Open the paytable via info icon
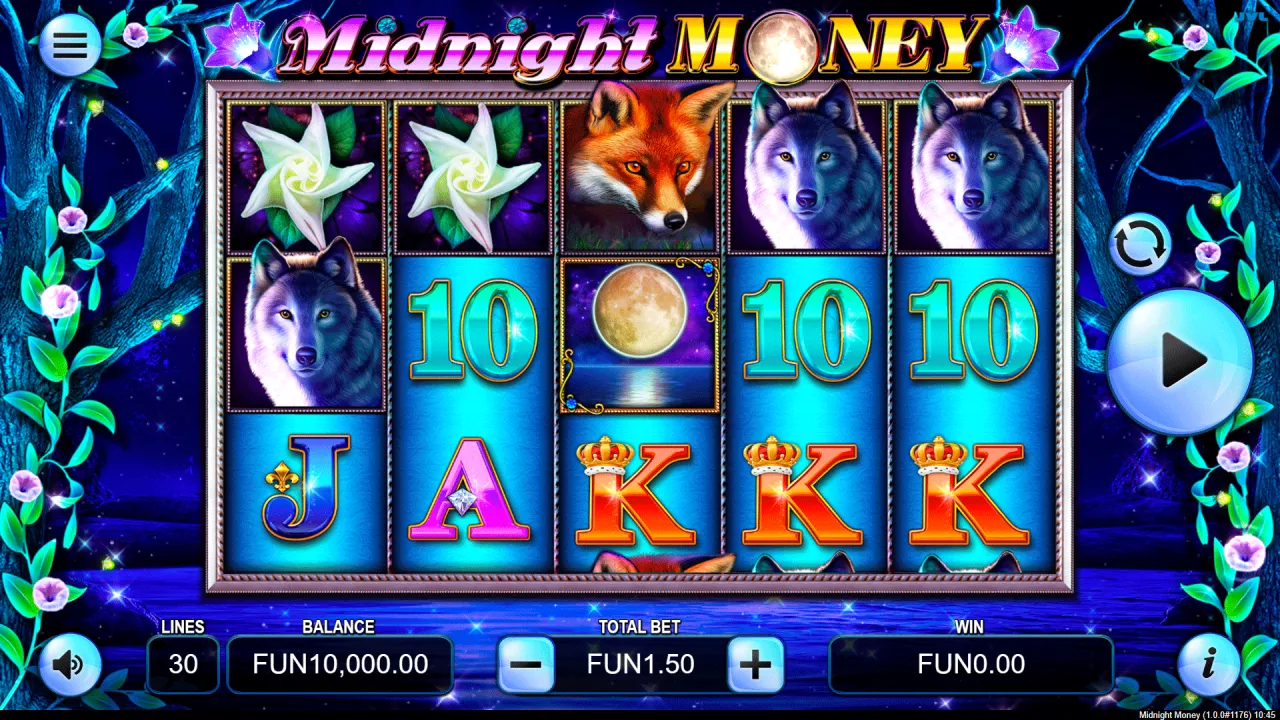 coord(1209,665)
